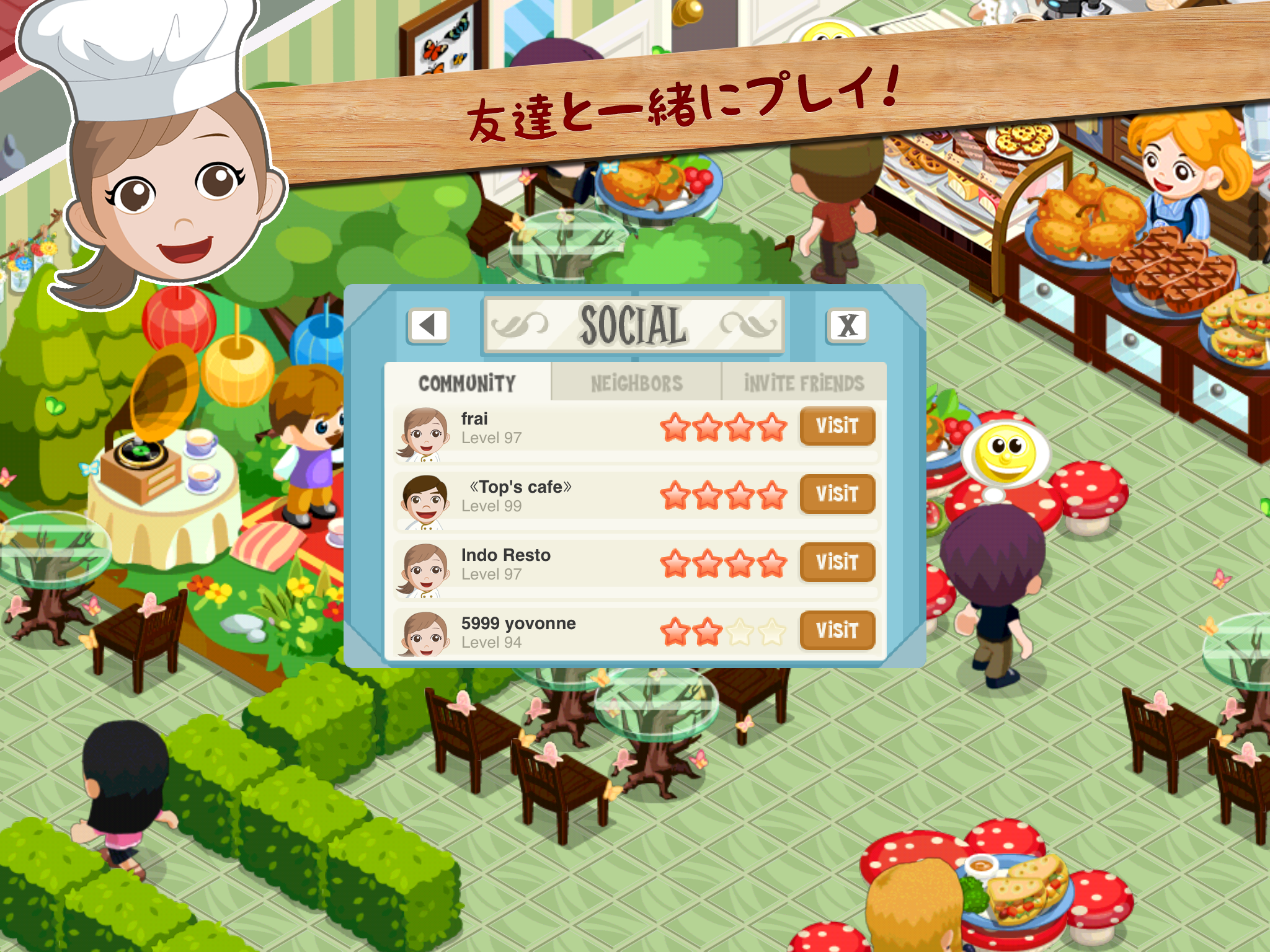Switch to the Community tab
The image size is (1270, 952).
click(x=466, y=382)
